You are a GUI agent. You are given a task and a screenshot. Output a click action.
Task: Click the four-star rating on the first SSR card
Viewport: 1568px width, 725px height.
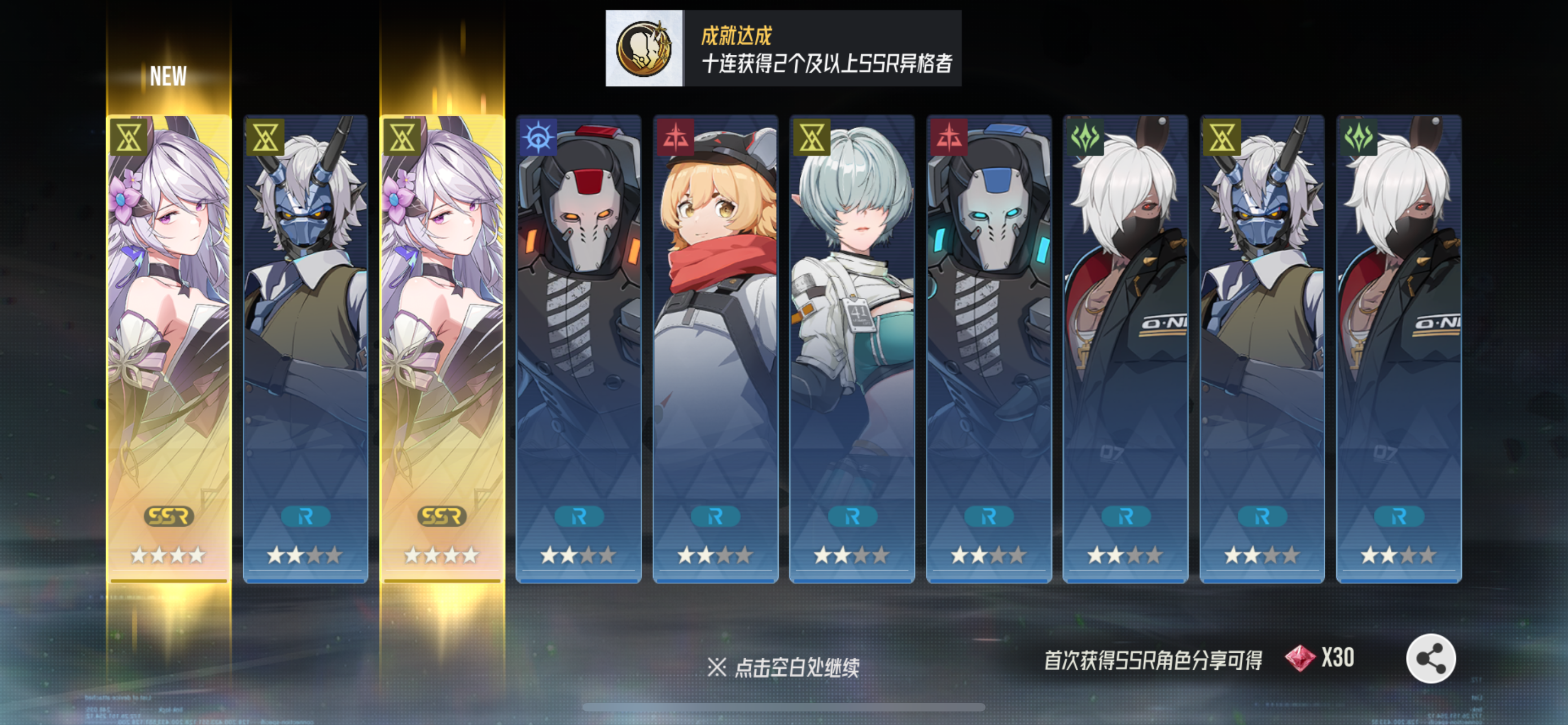pos(168,556)
